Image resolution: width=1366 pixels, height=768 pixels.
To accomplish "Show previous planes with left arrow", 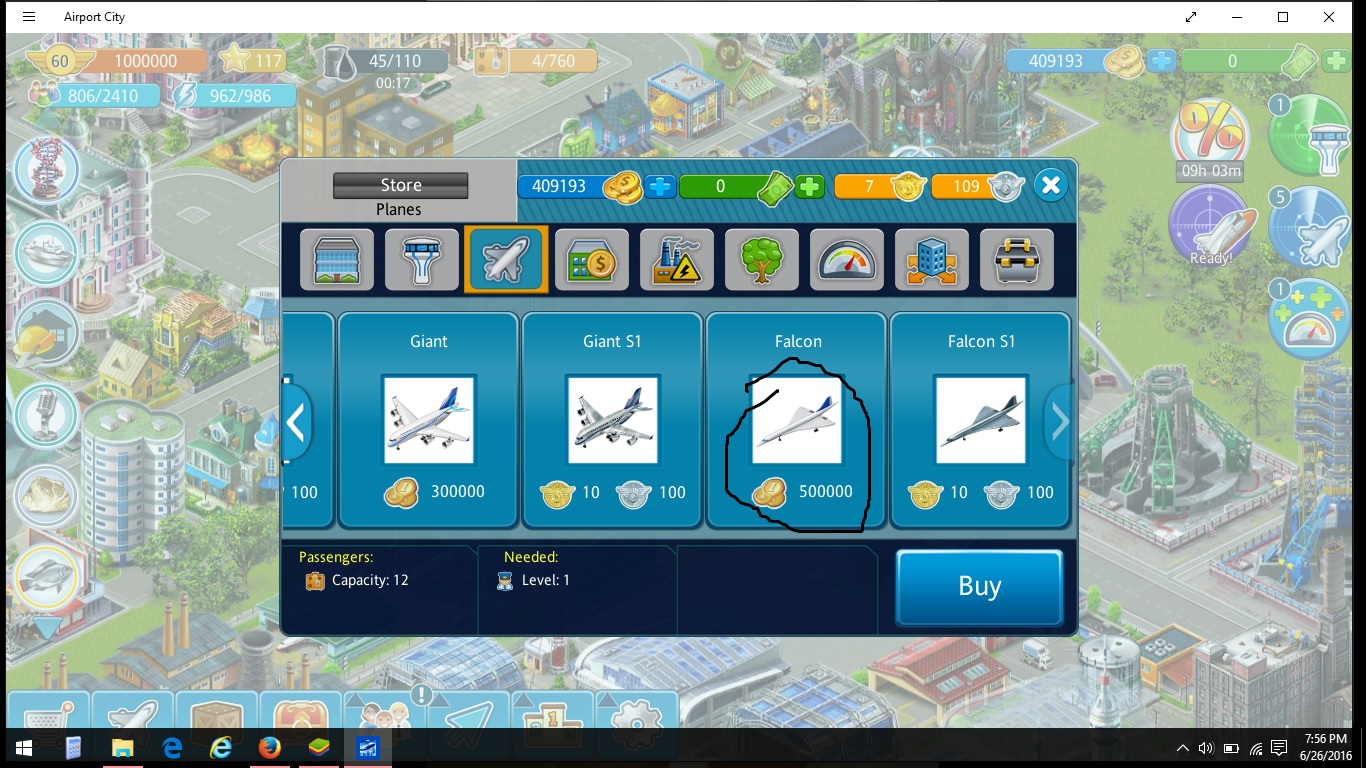I will [x=296, y=422].
